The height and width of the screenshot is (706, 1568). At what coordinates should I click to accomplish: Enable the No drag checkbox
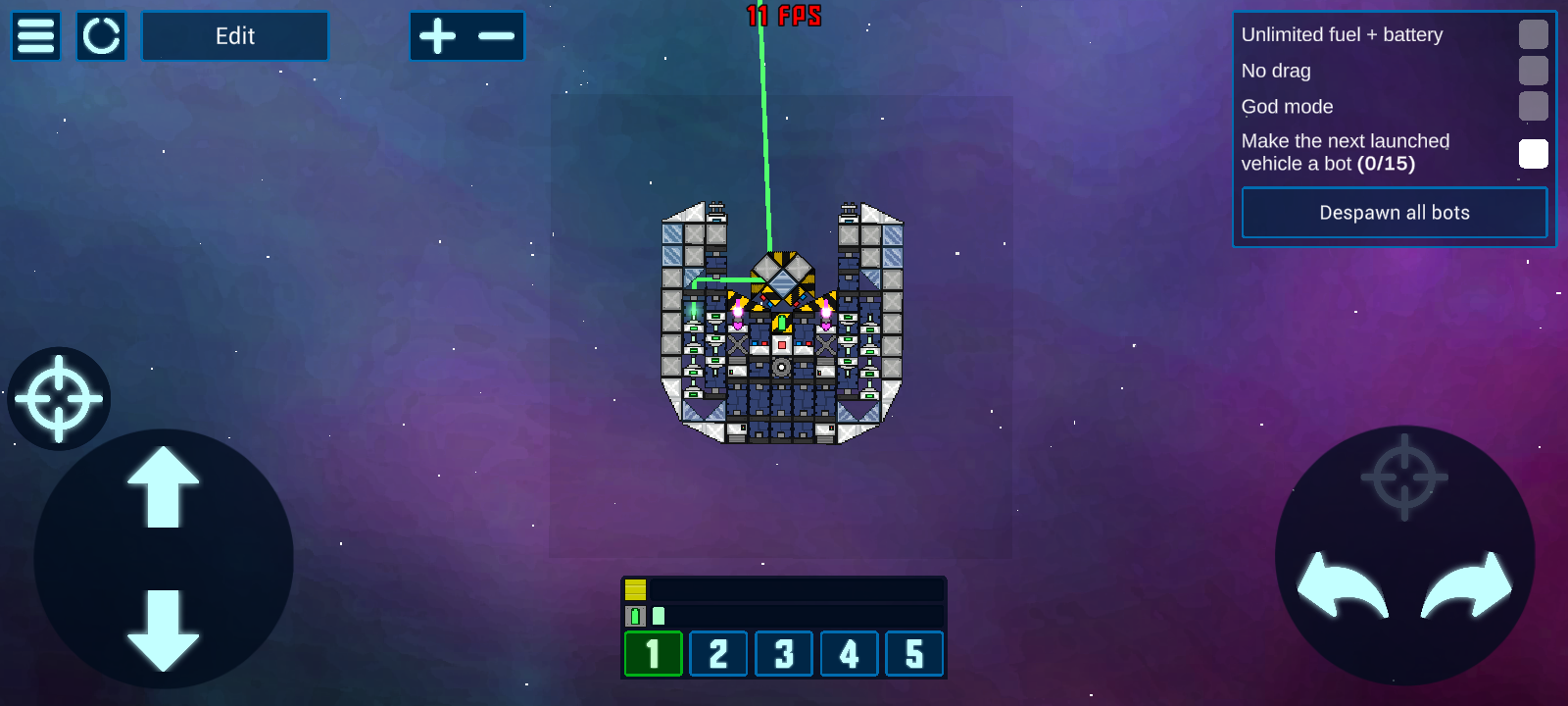(1533, 71)
